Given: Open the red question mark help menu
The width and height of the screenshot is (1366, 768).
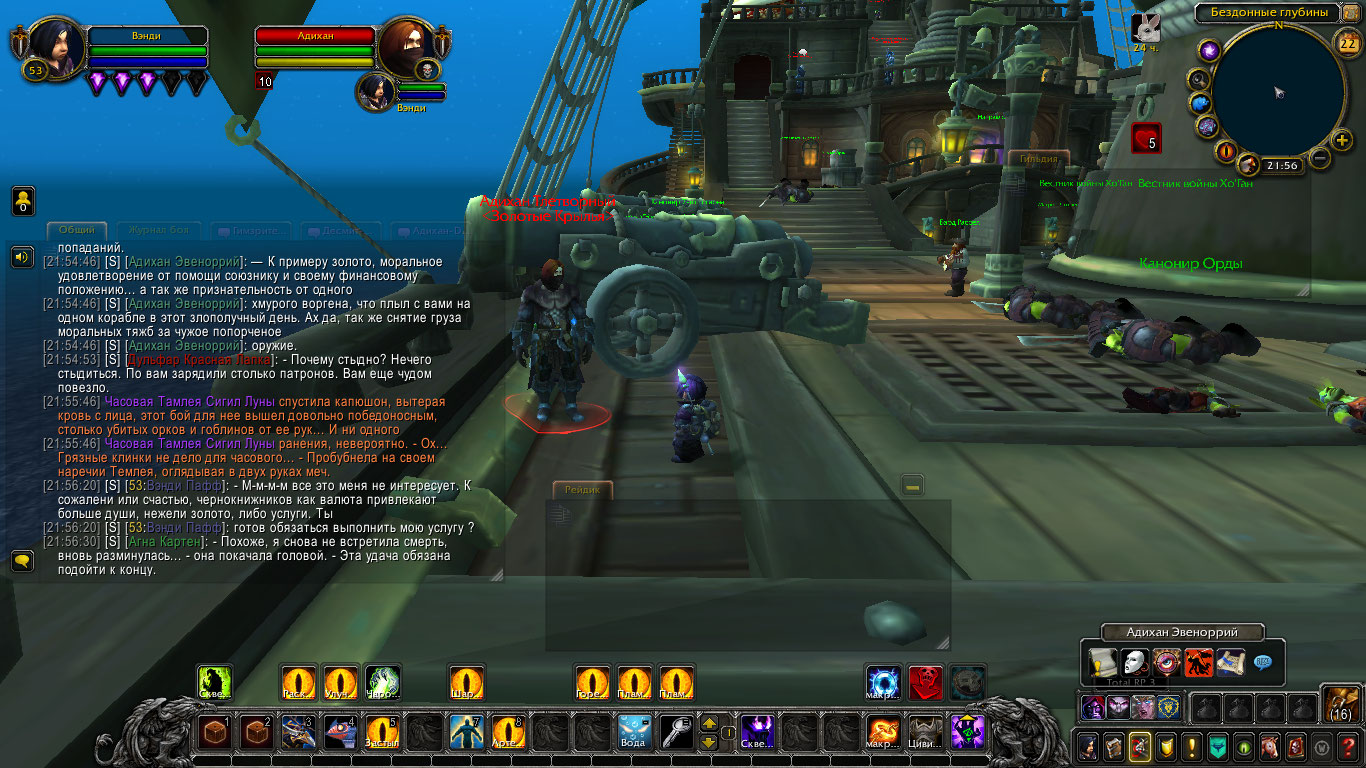Looking at the screenshot, I should (1349, 747).
